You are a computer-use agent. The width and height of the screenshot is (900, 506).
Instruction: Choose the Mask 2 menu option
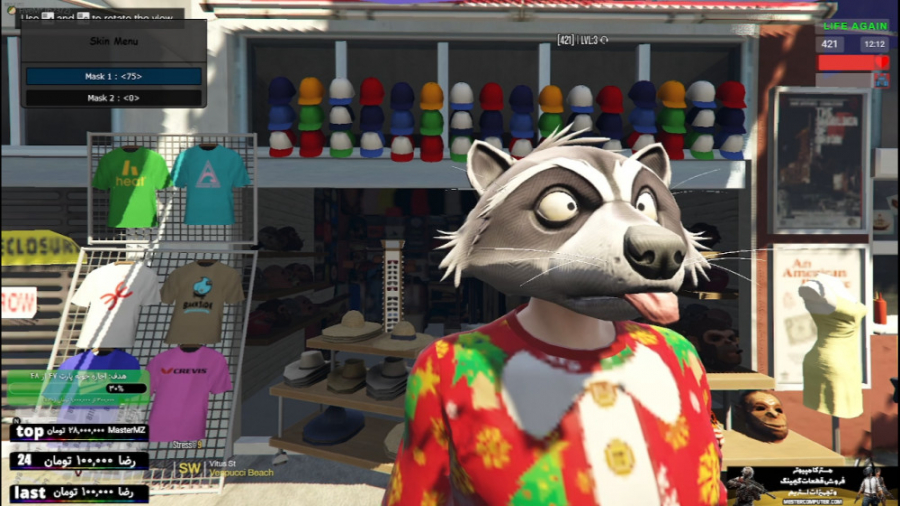(113, 98)
